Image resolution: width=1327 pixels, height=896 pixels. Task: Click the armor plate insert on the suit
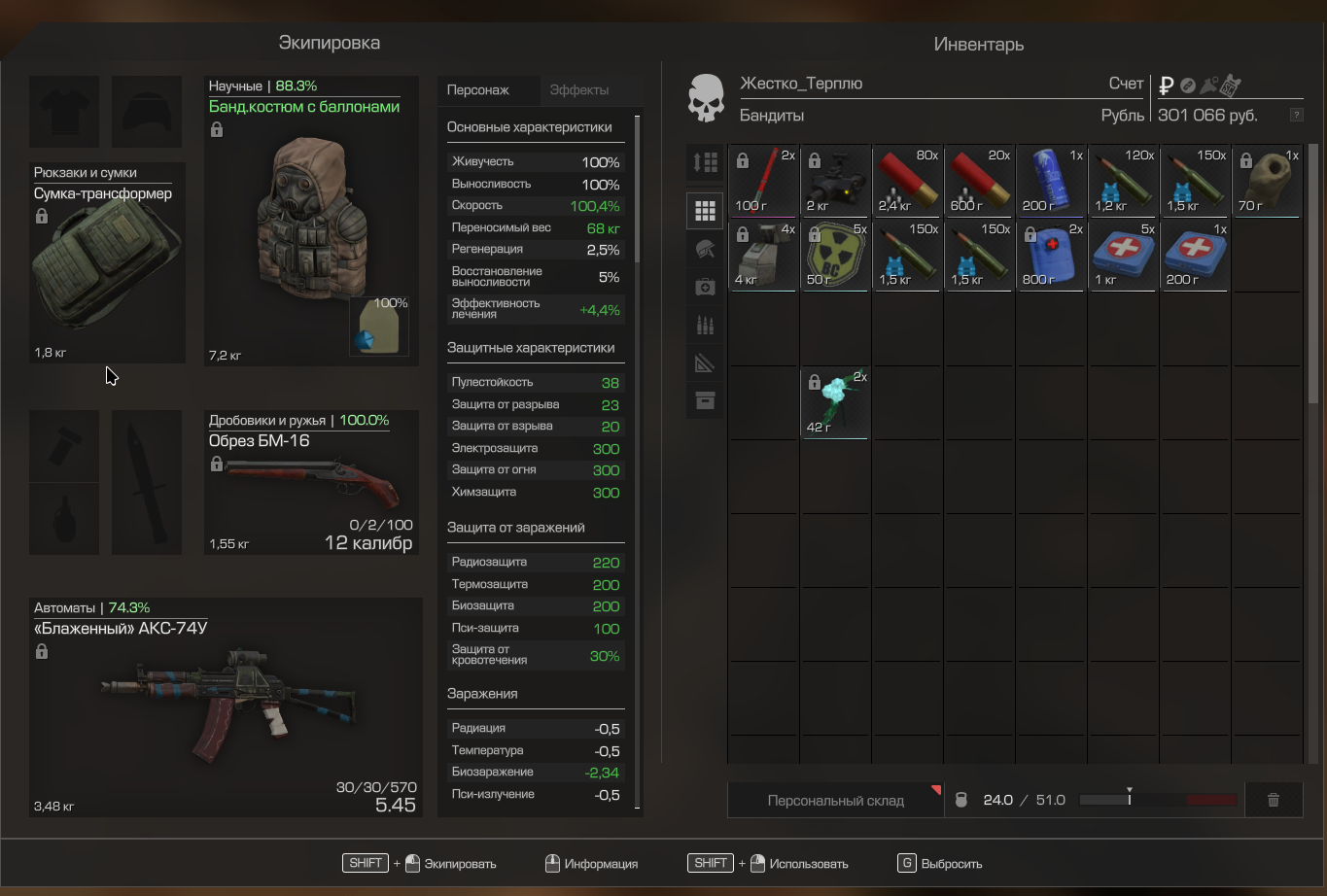point(378,326)
